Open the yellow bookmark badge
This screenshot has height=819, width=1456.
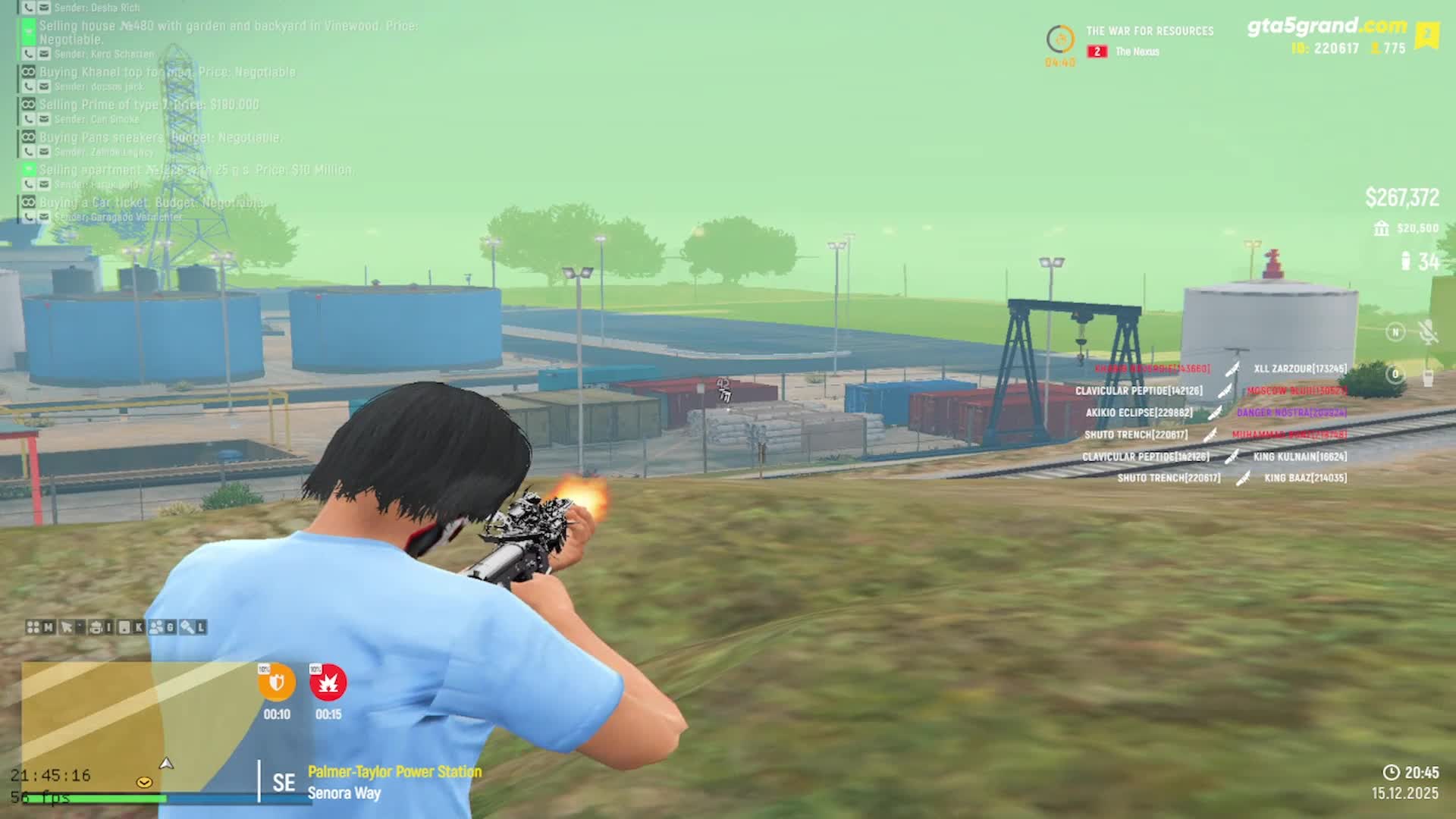1427,35
